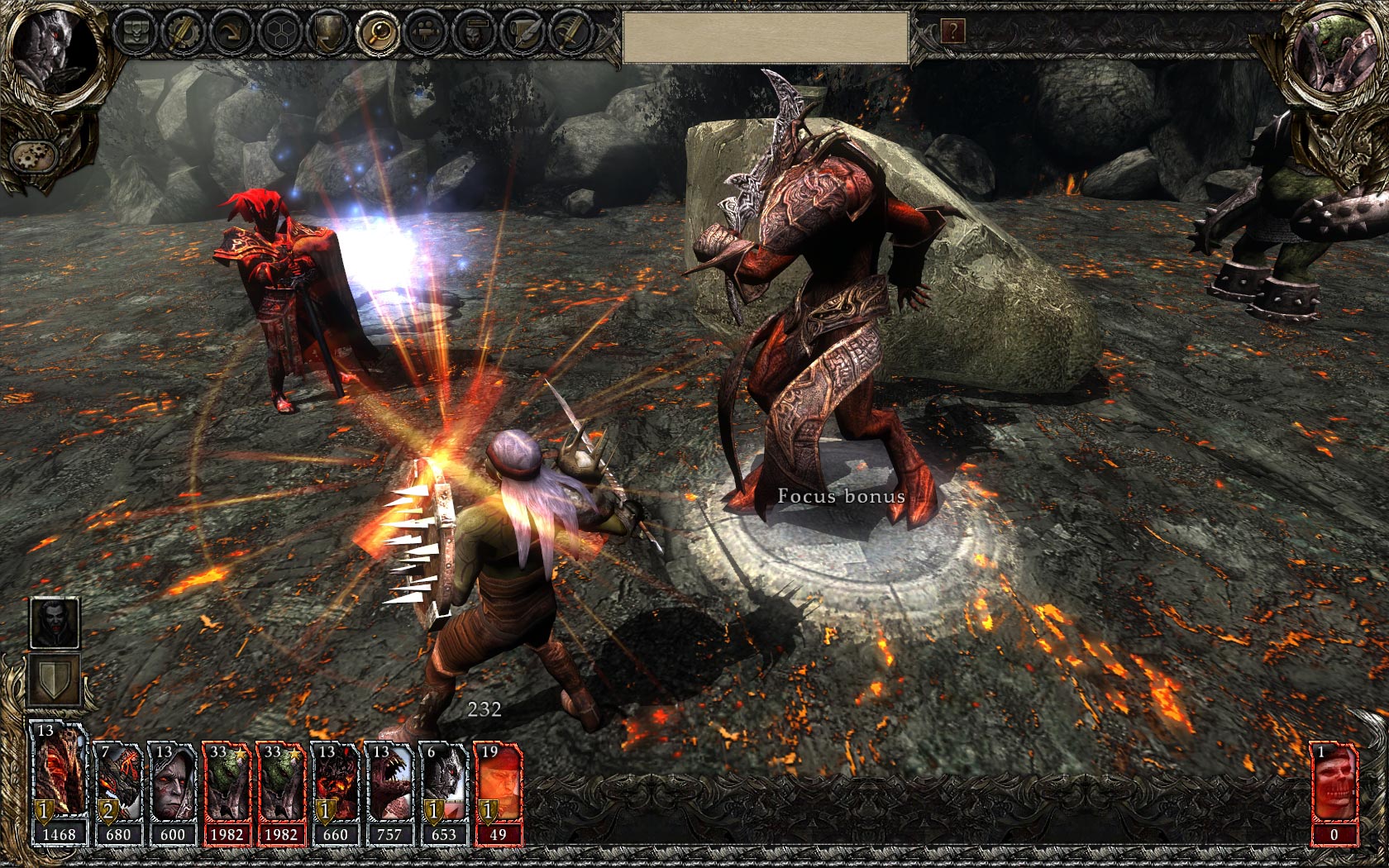Click the red question mark help button
The image size is (1389, 868).
point(952,31)
